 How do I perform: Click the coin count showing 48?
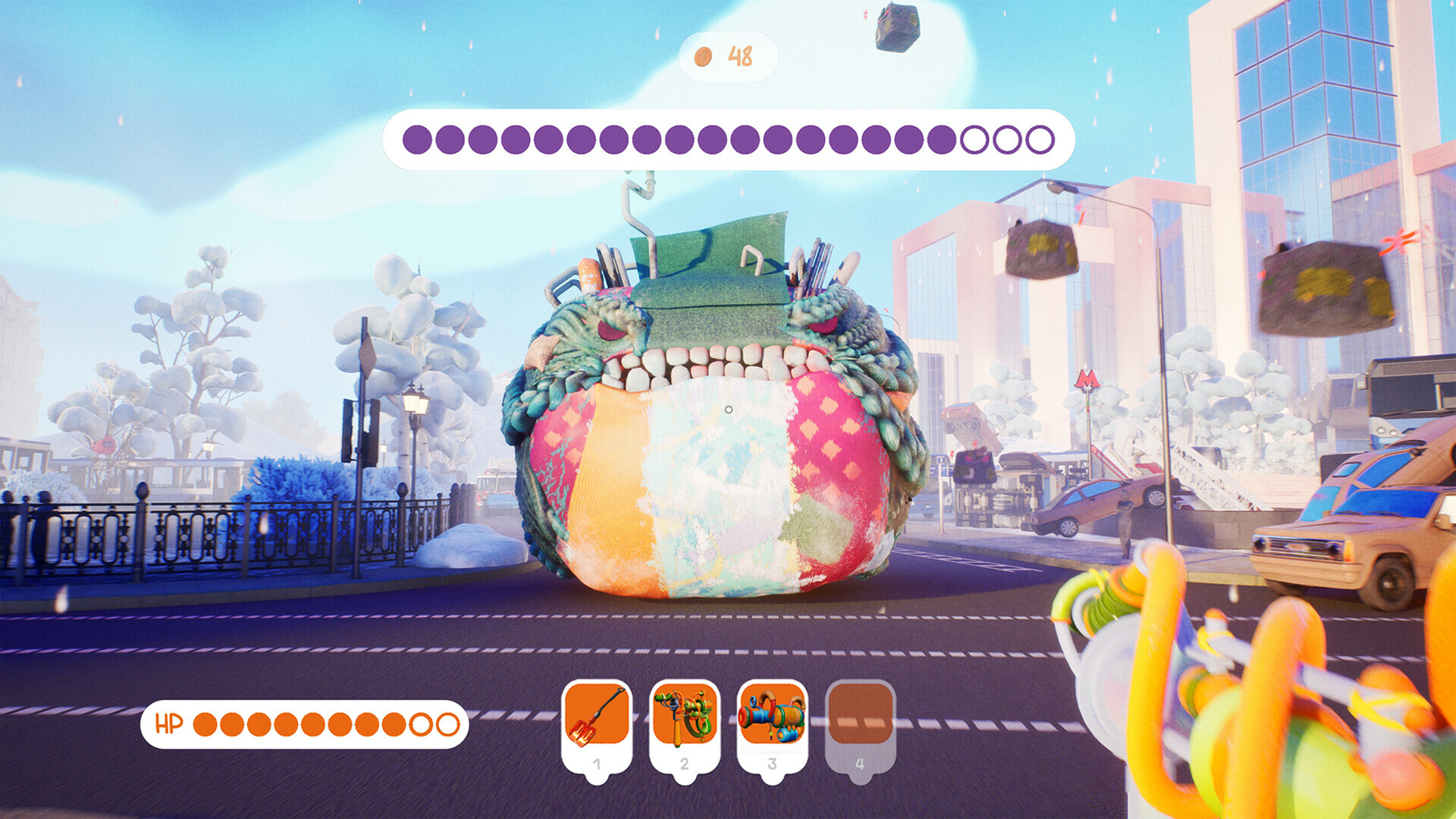pos(739,54)
